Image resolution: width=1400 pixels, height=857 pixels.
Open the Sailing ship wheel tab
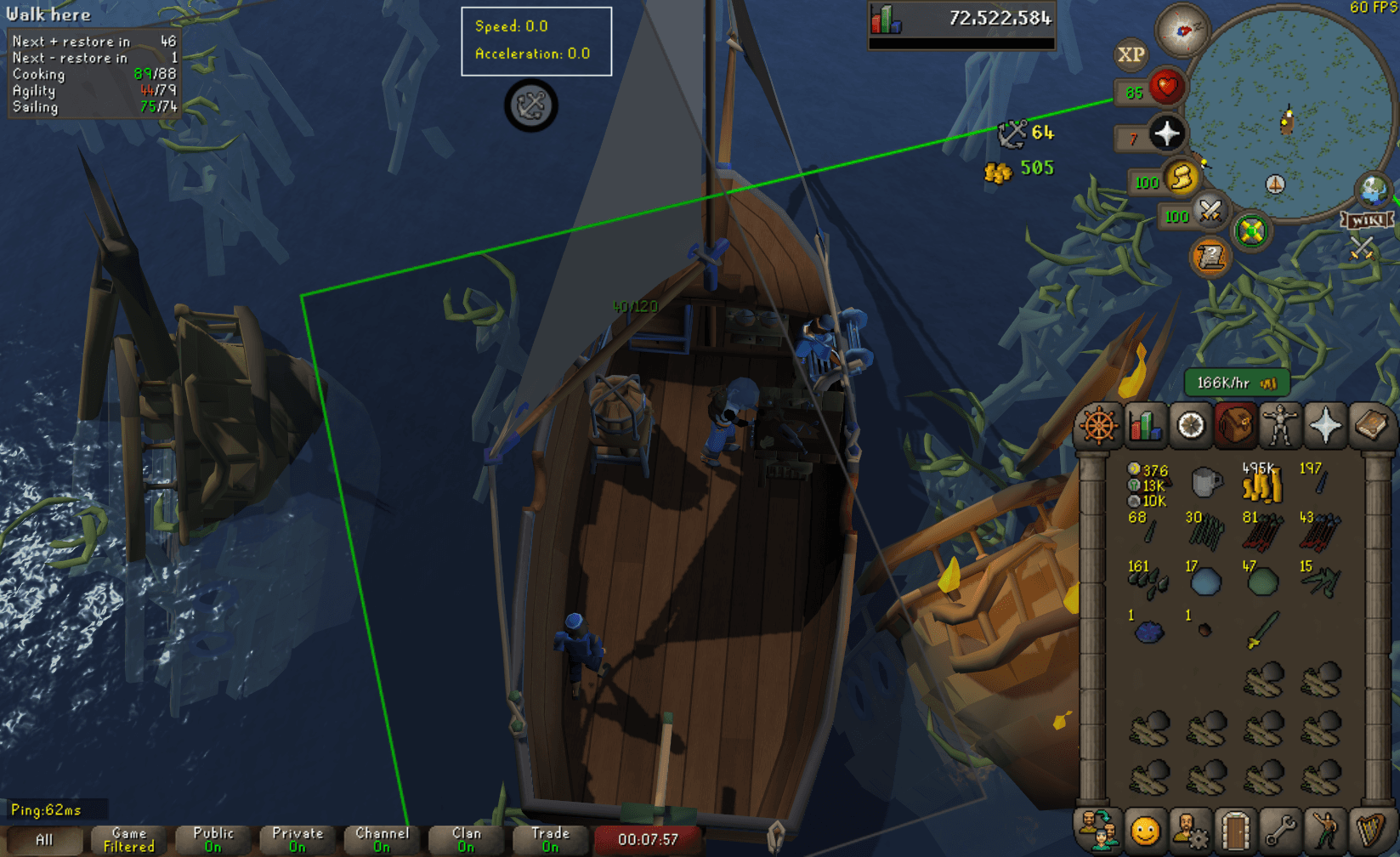coord(1098,425)
